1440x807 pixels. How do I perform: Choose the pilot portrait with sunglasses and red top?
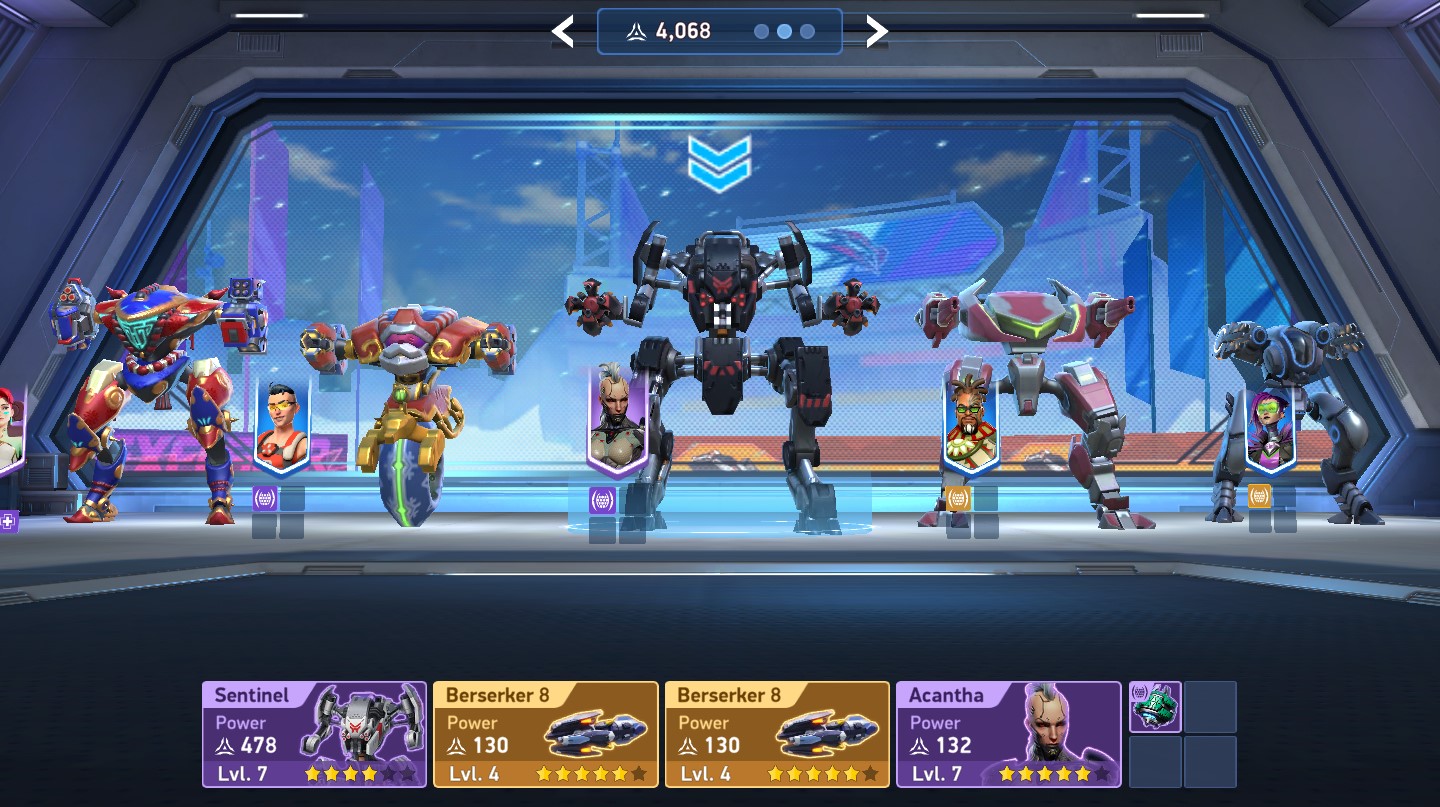pos(282,427)
